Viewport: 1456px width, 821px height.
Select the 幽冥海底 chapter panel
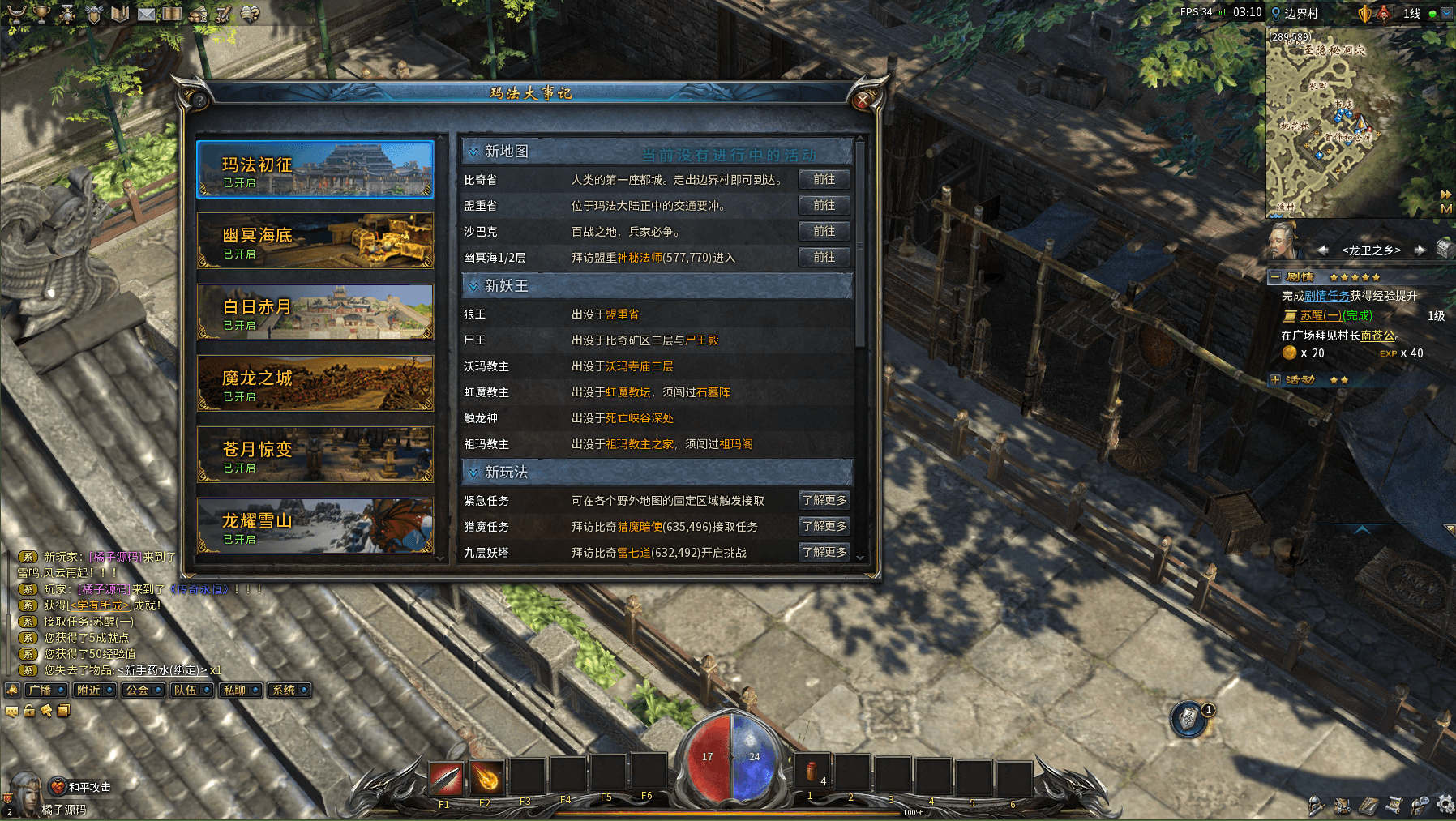pos(315,241)
